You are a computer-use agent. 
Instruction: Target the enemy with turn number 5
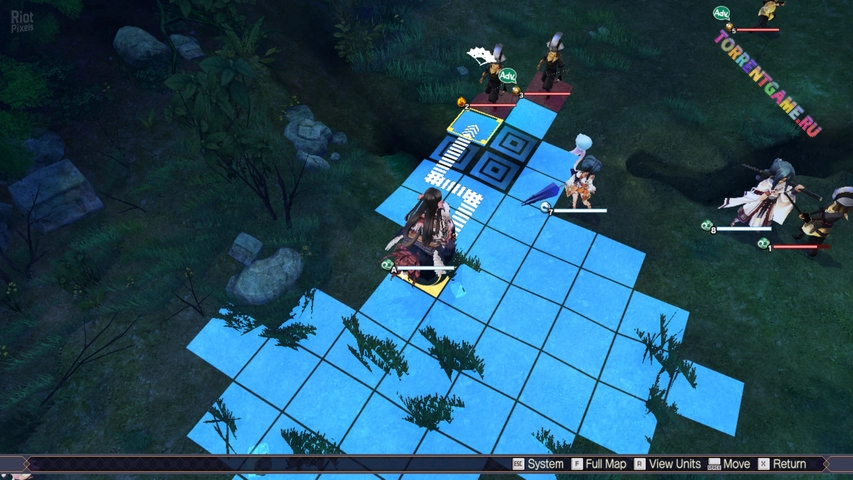click(x=768, y=12)
